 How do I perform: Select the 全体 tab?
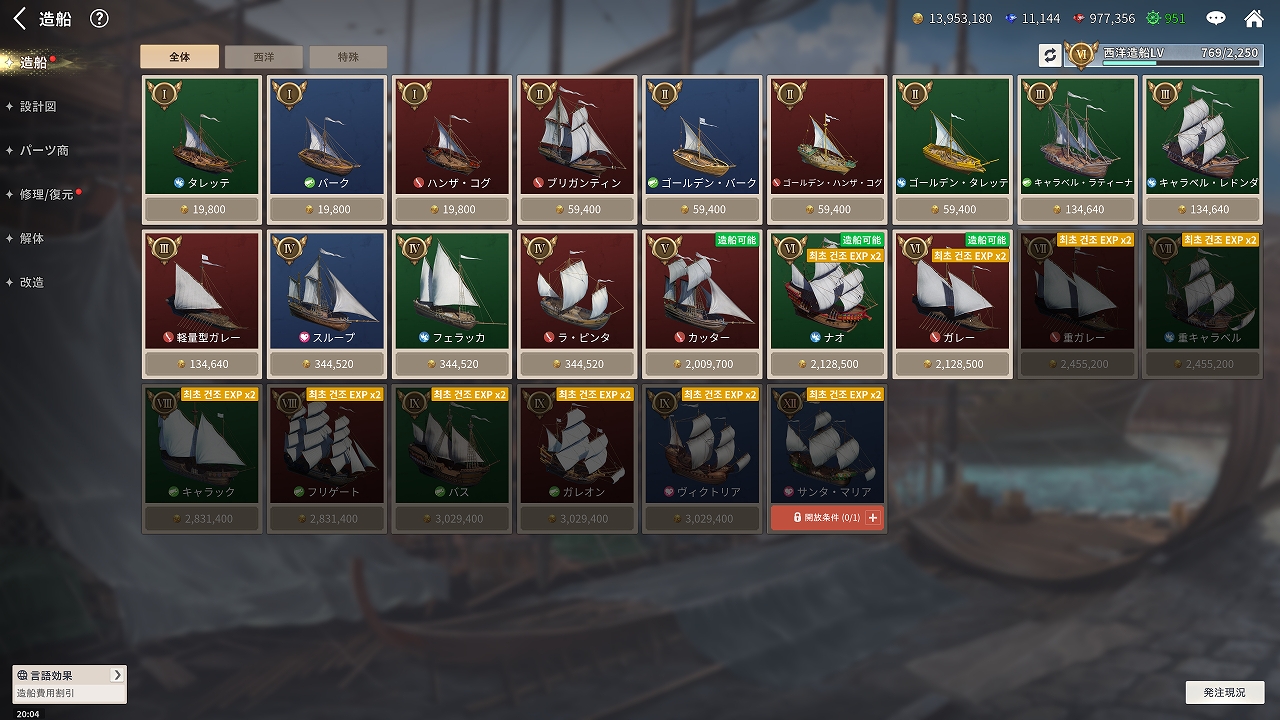[179, 57]
